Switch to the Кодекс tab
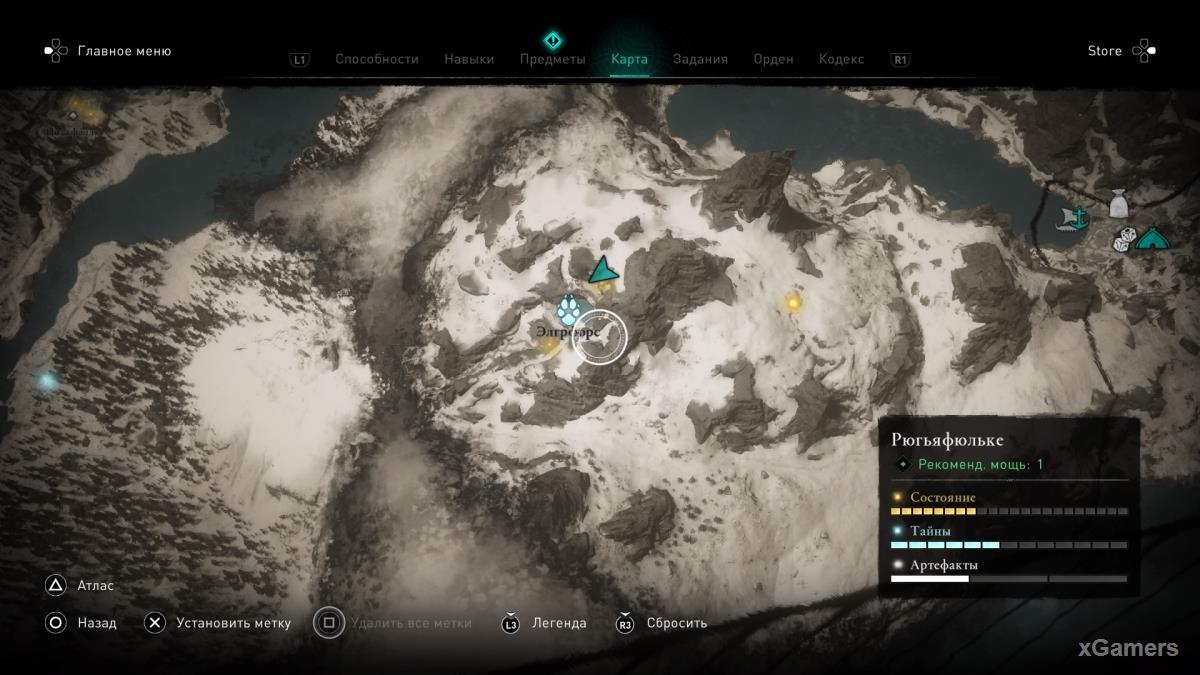Viewport: 1200px width, 675px height. 841,59
